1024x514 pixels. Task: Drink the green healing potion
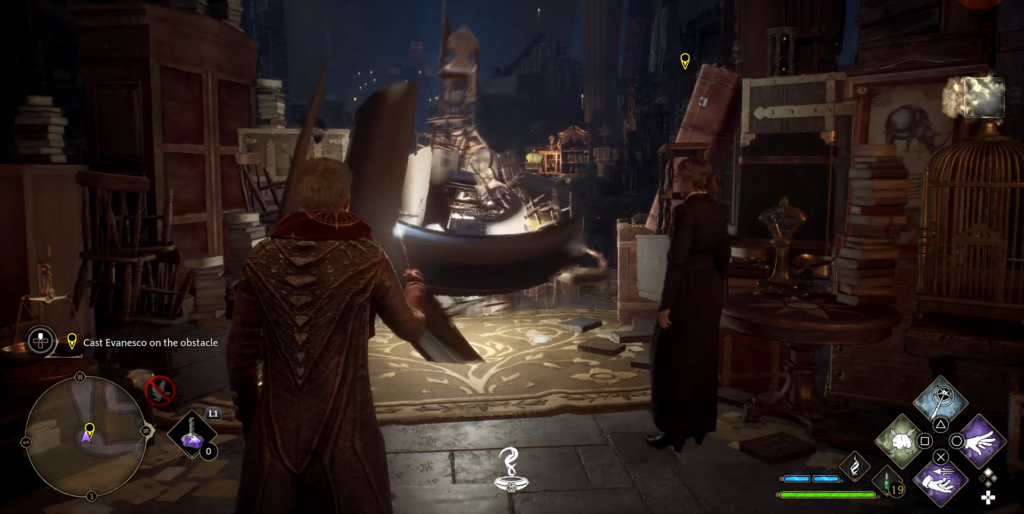tap(884, 482)
